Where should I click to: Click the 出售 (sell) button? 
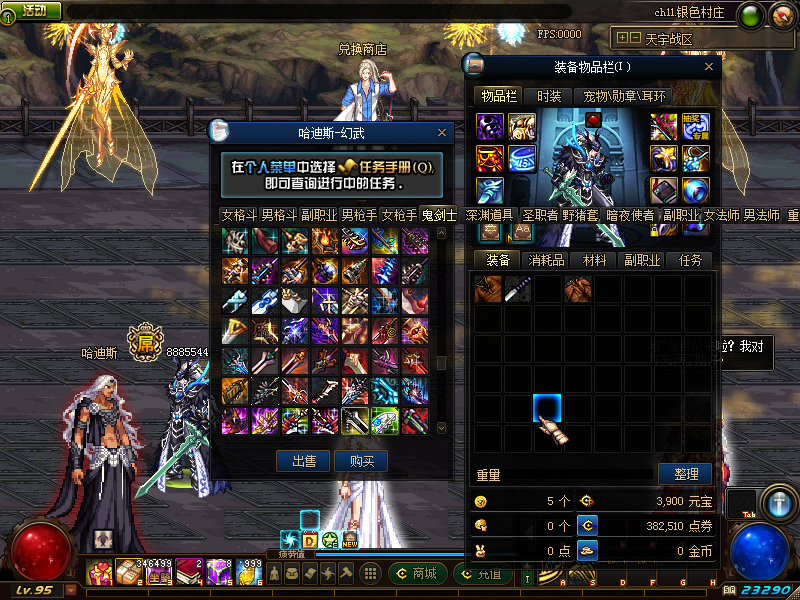[303, 461]
